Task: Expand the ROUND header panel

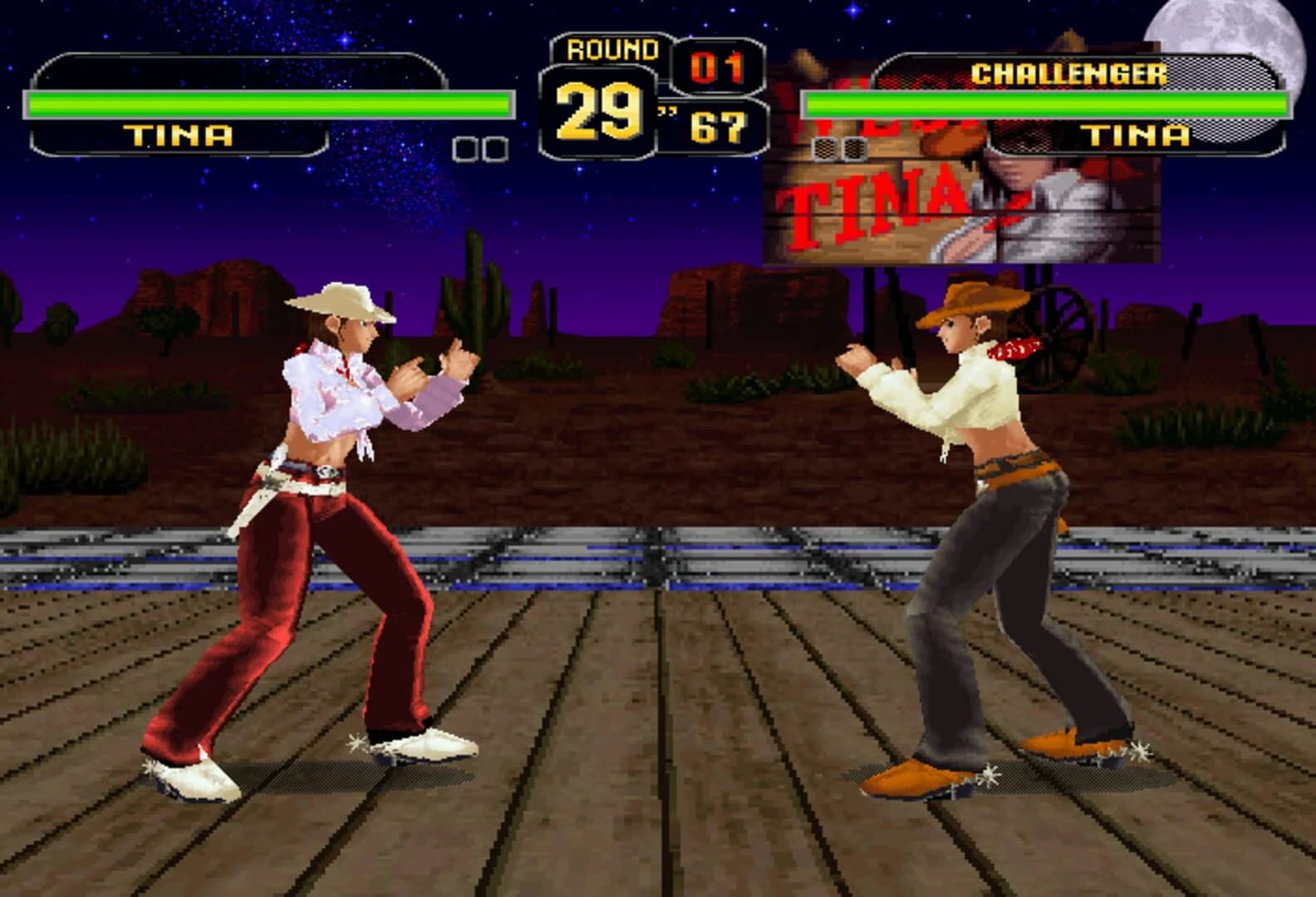Action: pos(609,48)
